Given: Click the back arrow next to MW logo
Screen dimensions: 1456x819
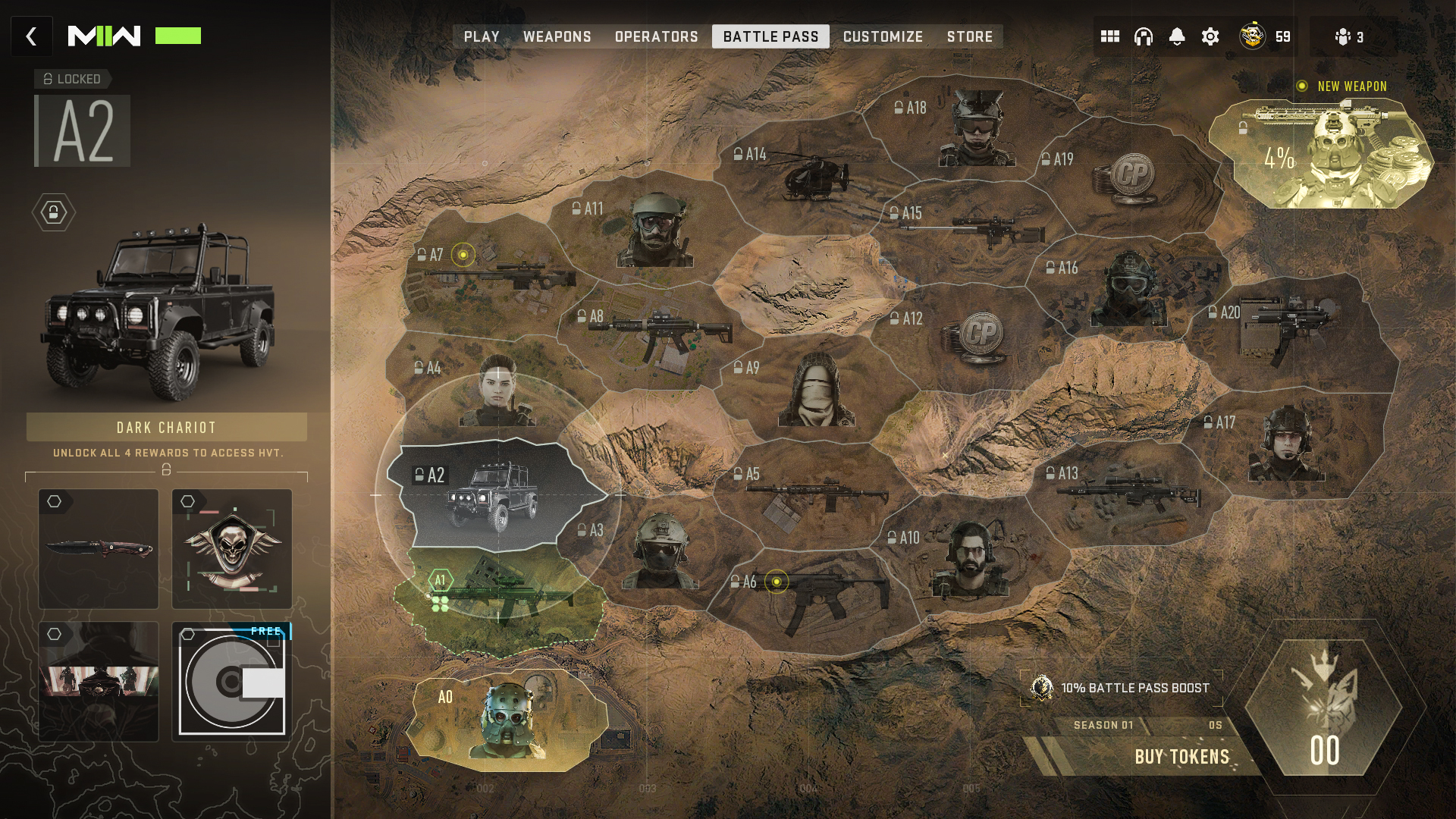Looking at the screenshot, I should (31, 36).
